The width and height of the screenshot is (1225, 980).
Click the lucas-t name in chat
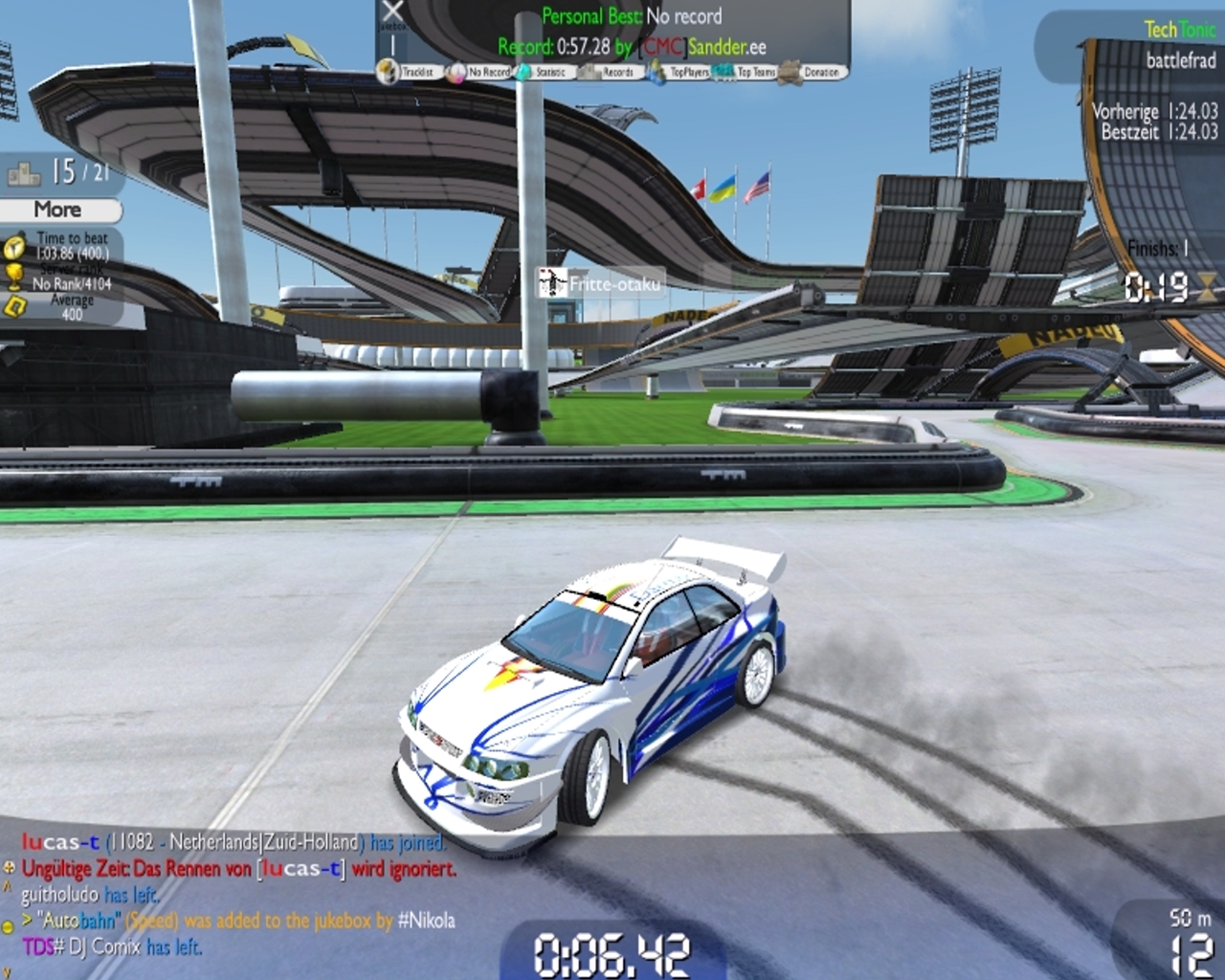click(x=60, y=842)
